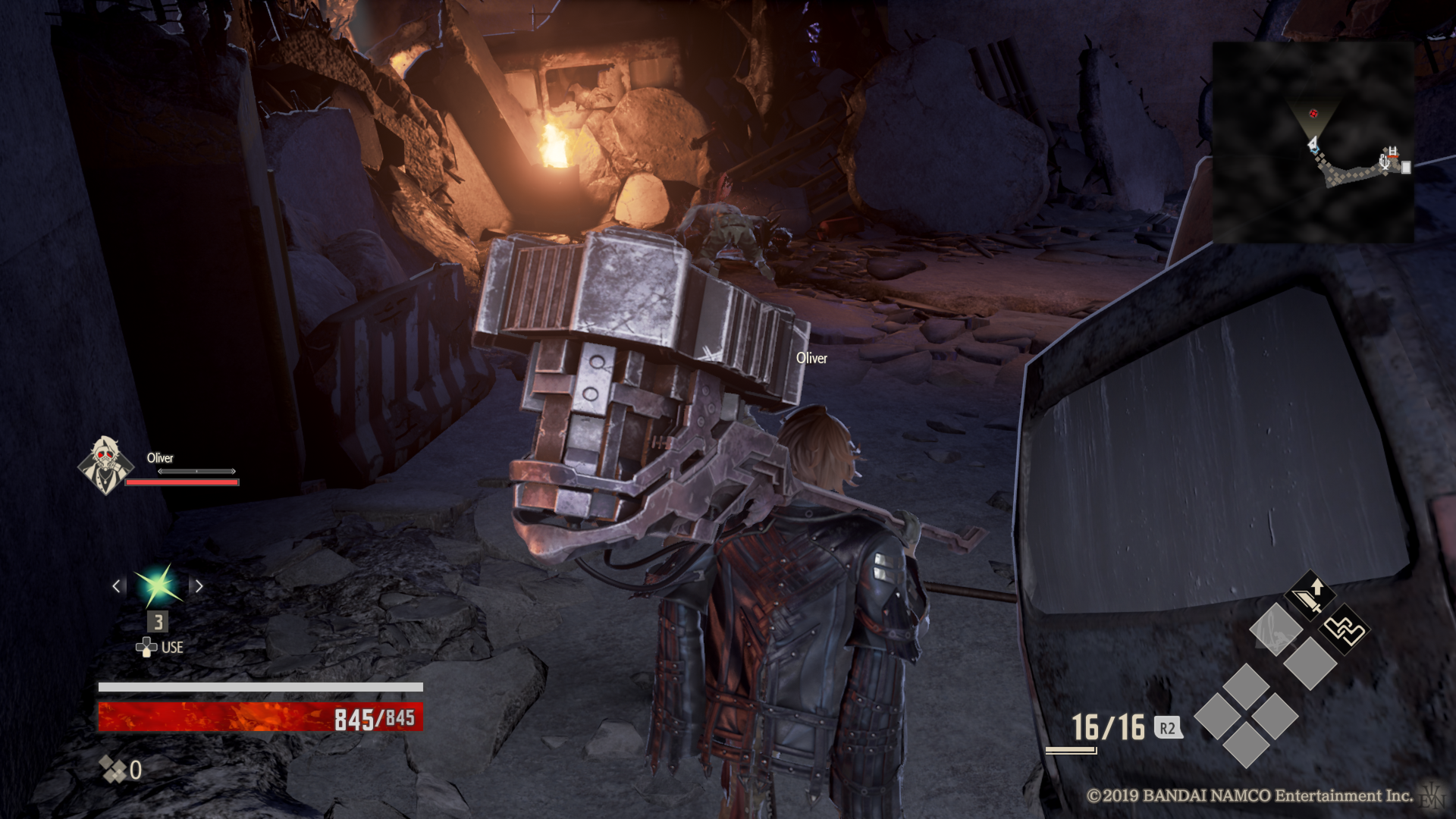Cycle quick item with the right arrow
This screenshot has height=819, width=1456.
click(199, 586)
